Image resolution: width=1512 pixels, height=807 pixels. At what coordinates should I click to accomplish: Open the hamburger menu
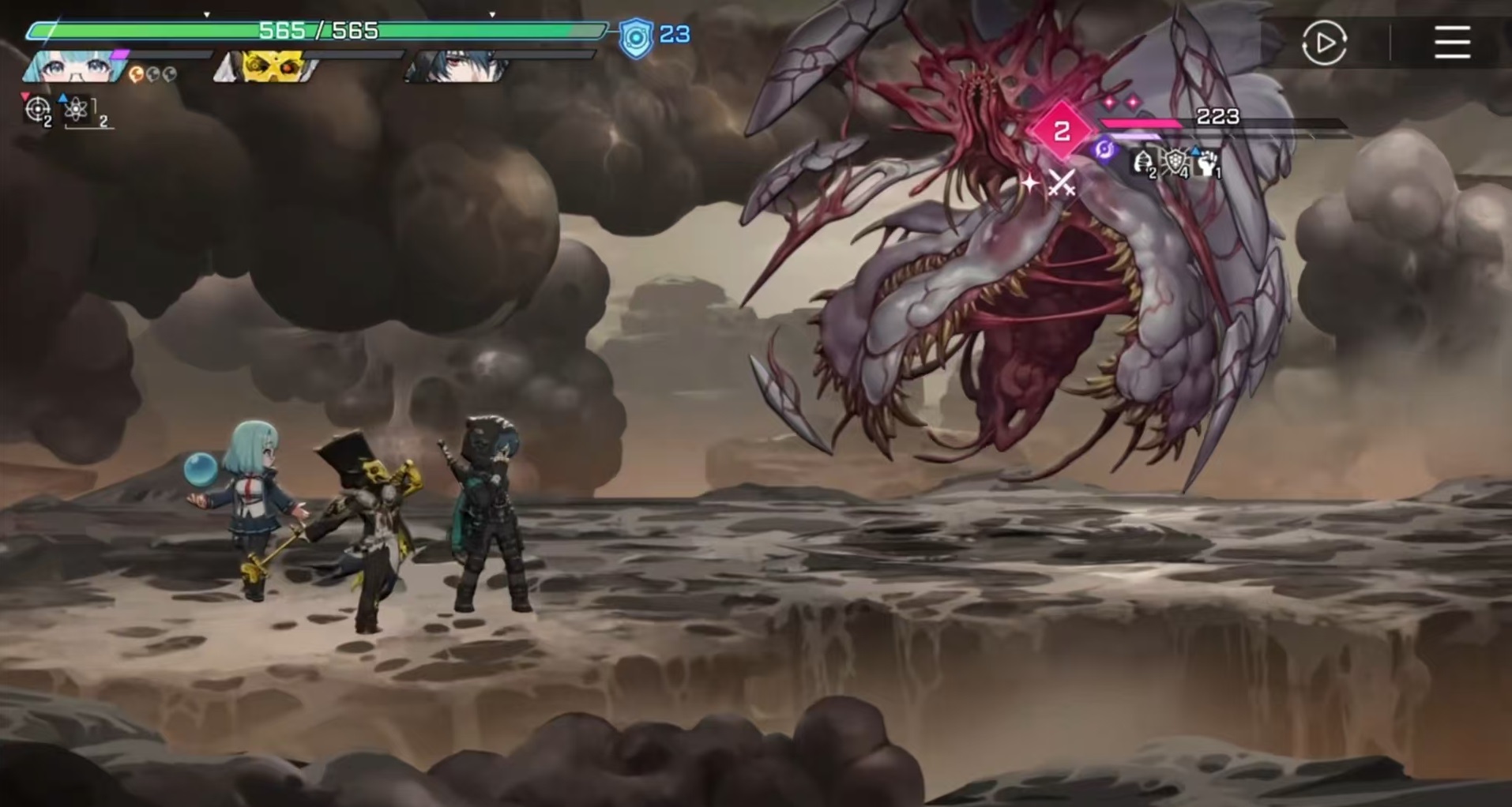point(1452,43)
